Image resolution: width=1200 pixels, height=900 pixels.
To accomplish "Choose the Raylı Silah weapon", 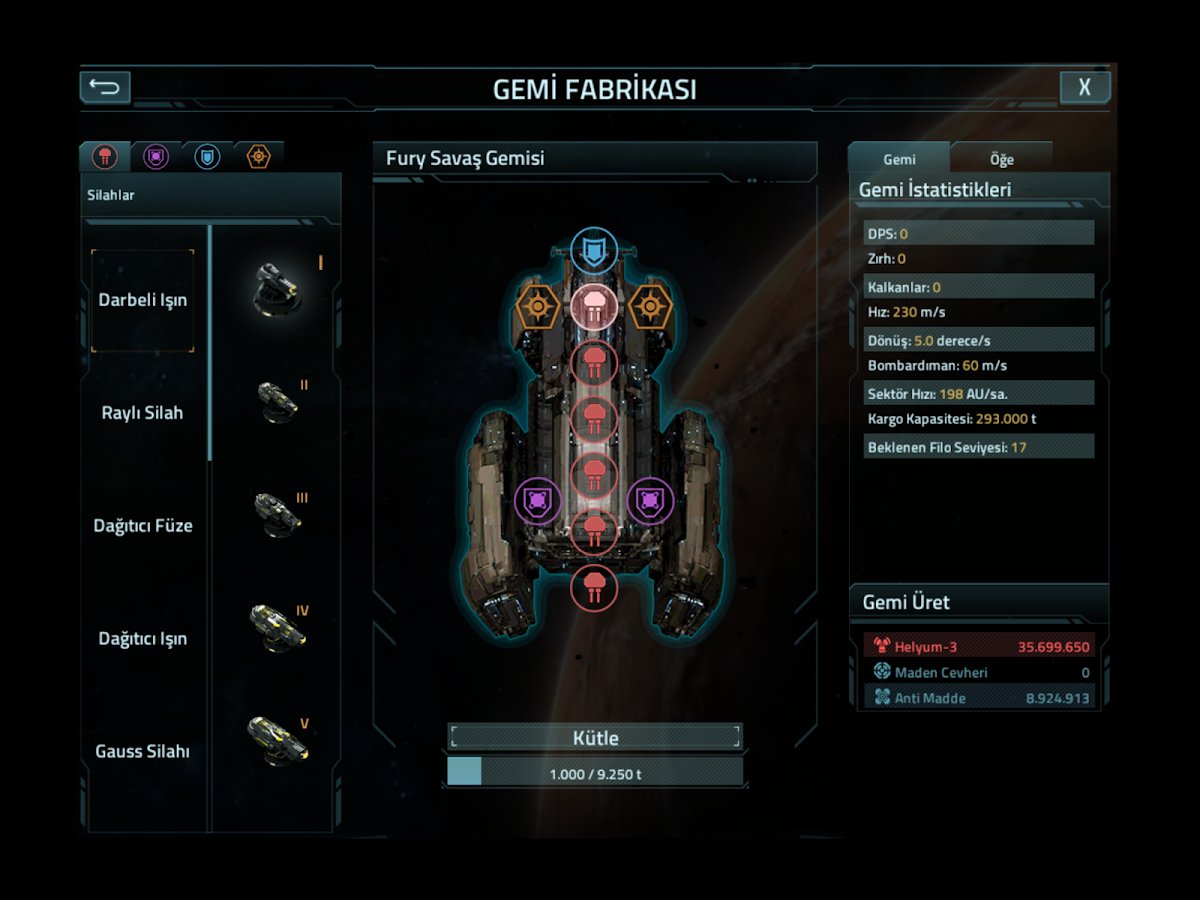I will 143,413.
